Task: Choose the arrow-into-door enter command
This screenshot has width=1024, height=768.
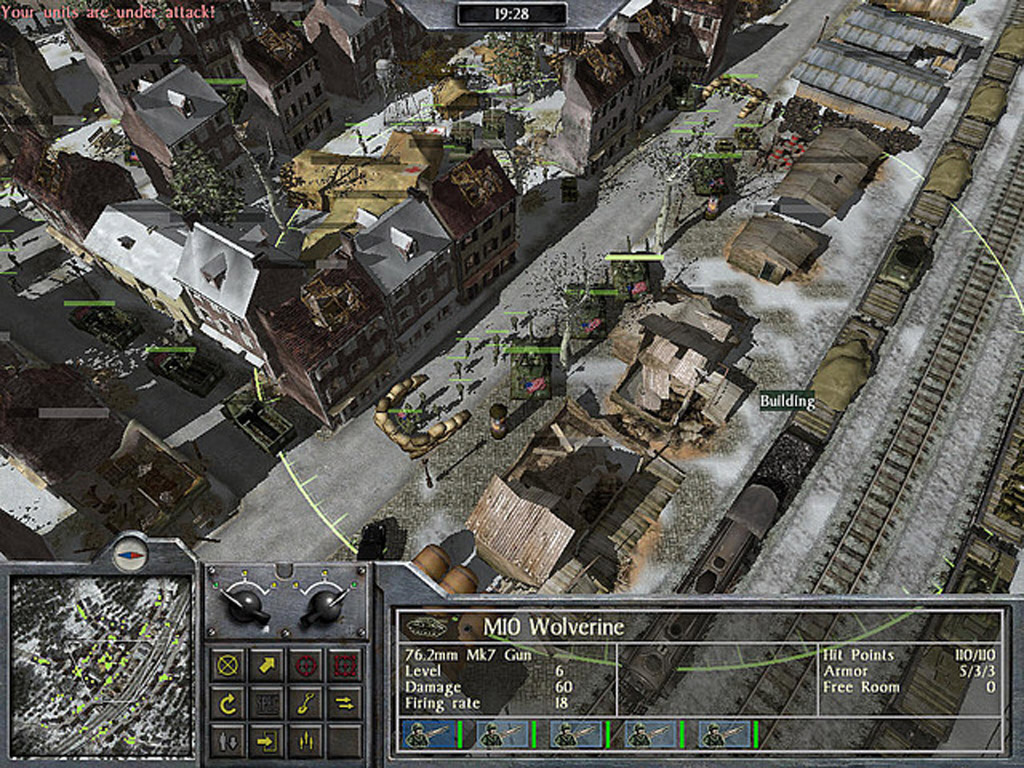Action: tap(267, 741)
